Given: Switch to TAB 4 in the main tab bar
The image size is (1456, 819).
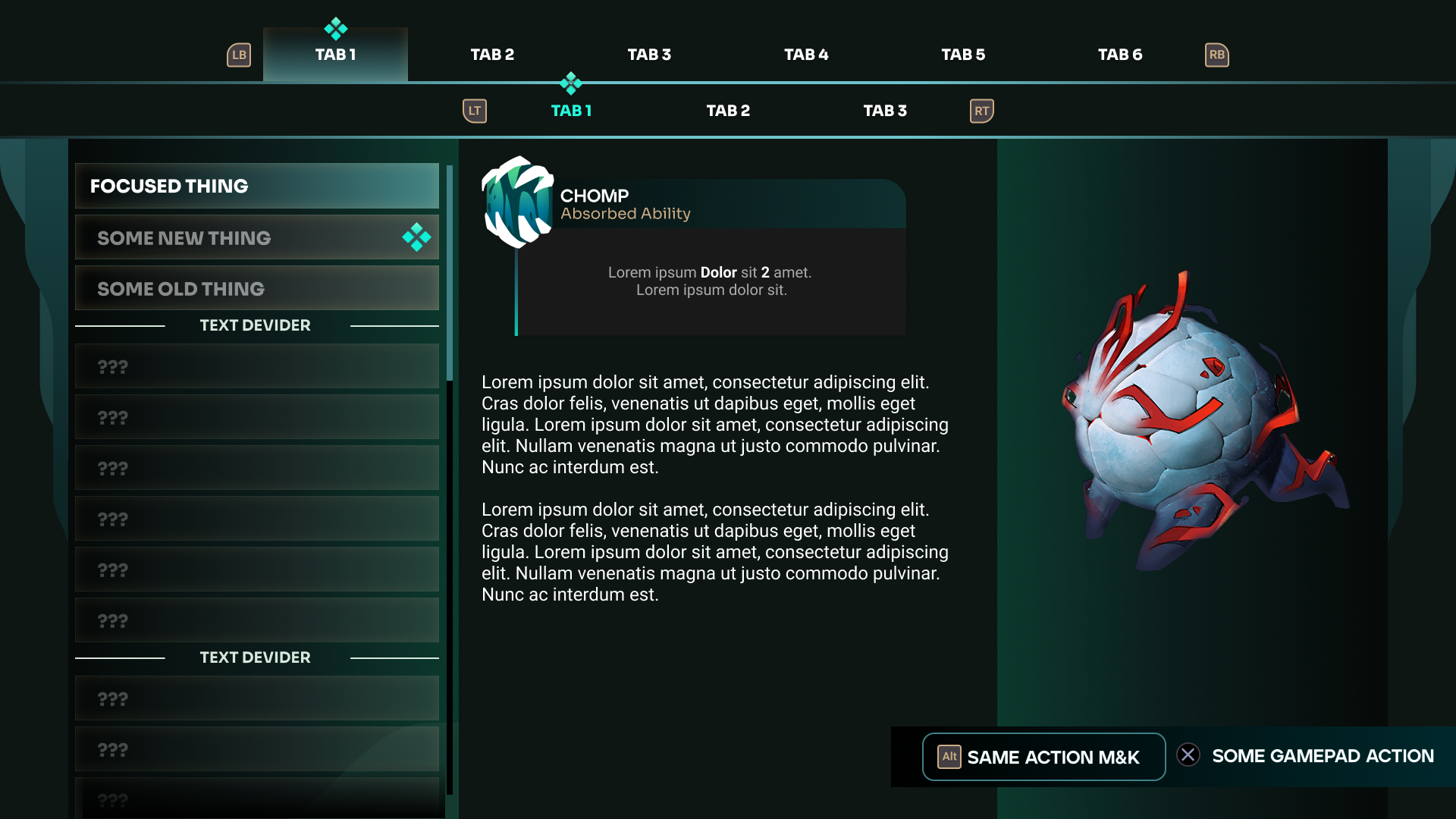Looking at the screenshot, I should (806, 55).
